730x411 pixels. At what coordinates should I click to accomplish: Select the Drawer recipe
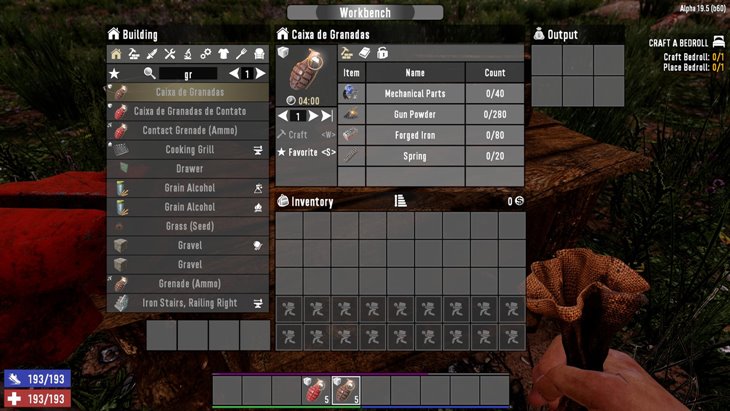tap(189, 168)
